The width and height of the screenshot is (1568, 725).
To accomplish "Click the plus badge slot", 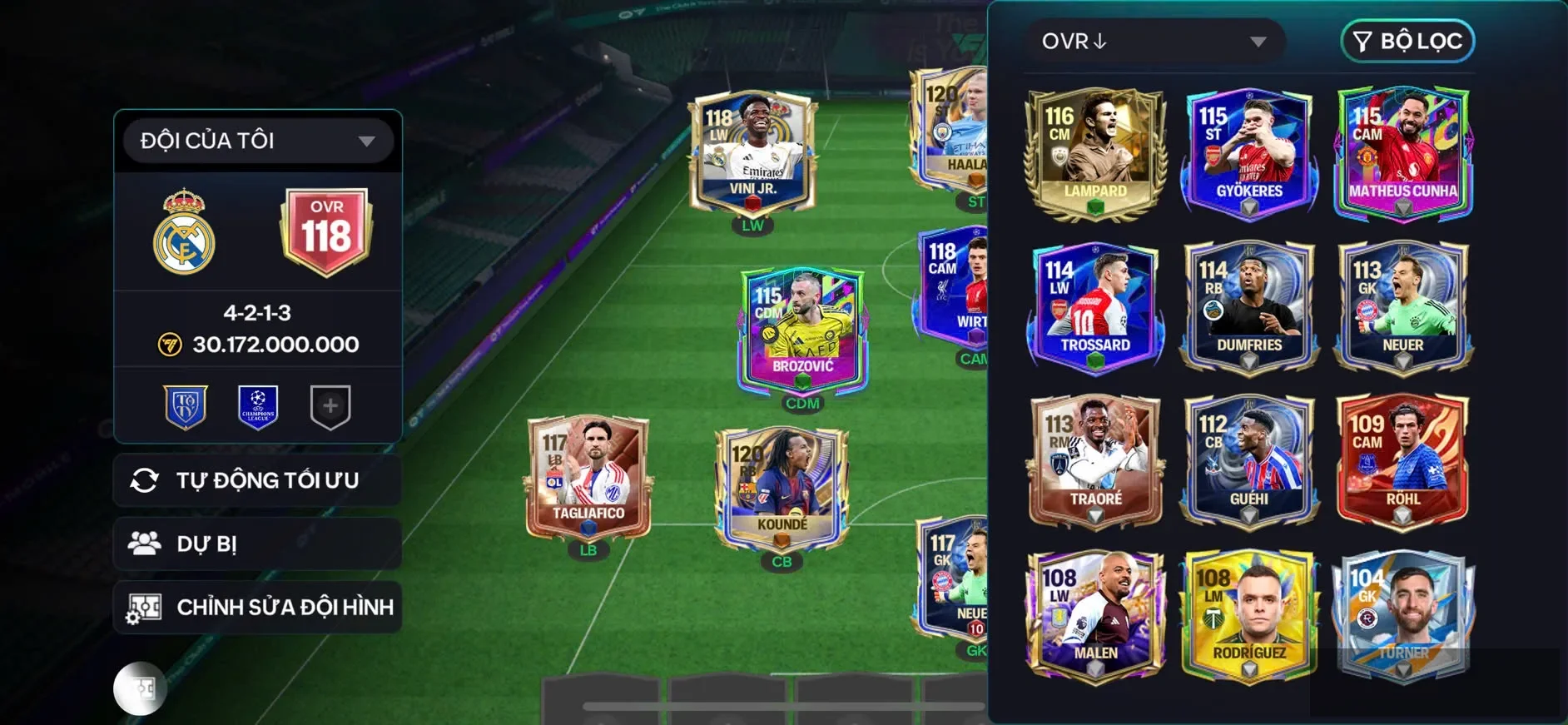I will (330, 405).
